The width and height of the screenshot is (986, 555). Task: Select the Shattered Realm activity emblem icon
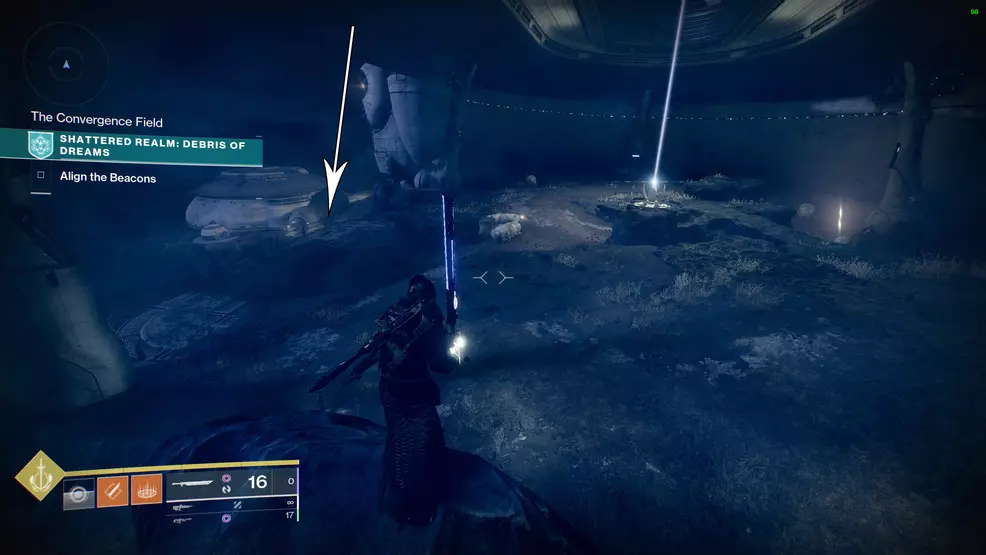coord(41,145)
